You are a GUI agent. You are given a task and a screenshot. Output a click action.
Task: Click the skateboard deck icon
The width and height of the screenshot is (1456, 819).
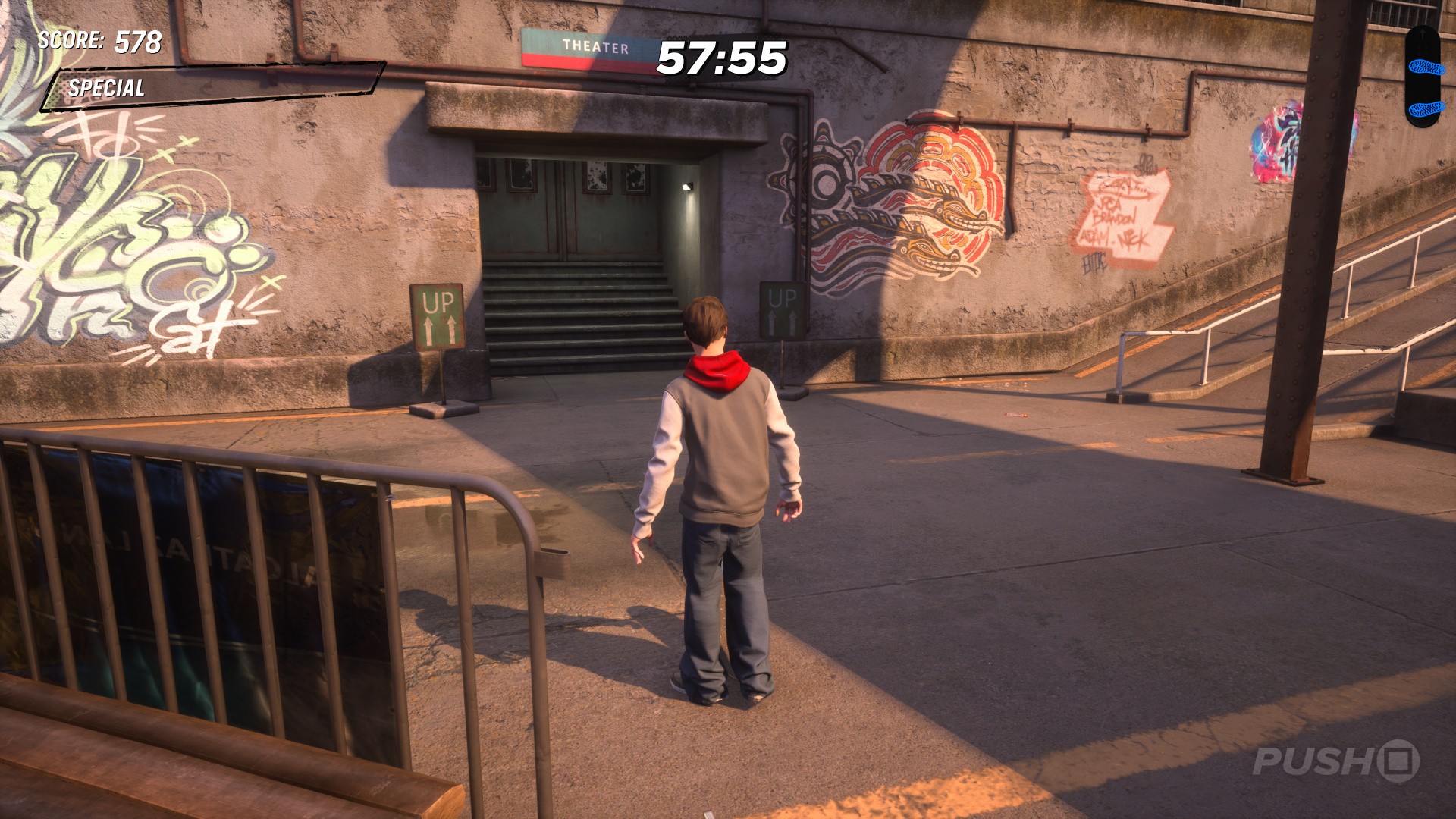click(1421, 77)
